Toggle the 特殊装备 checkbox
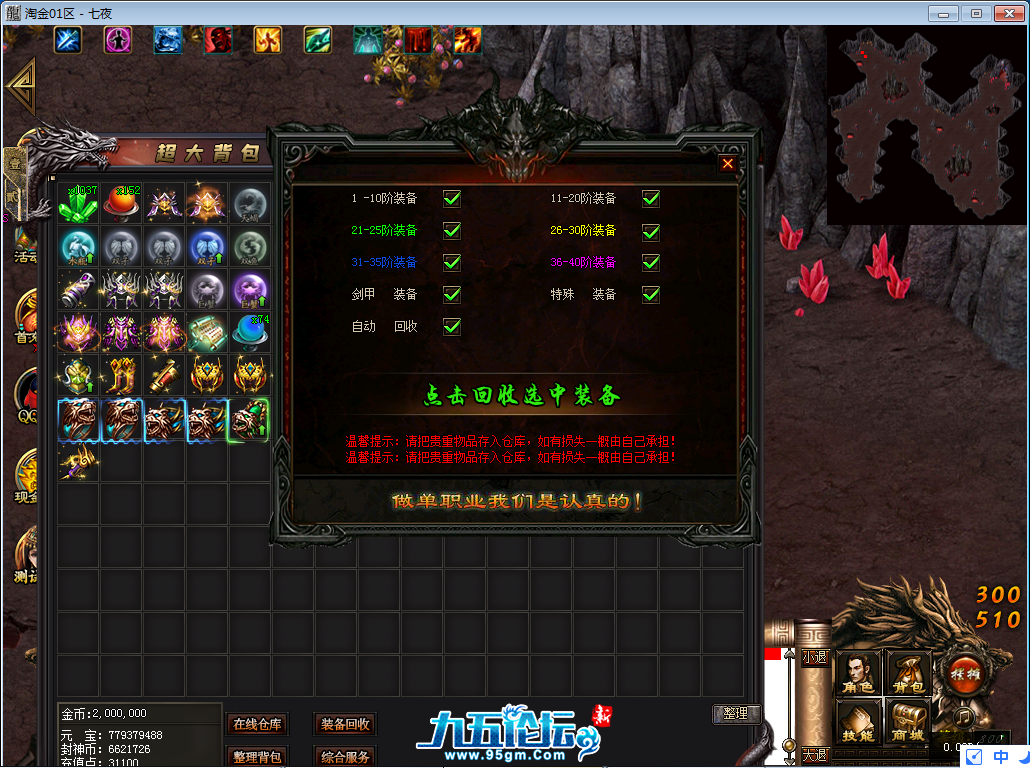 [651, 294]
